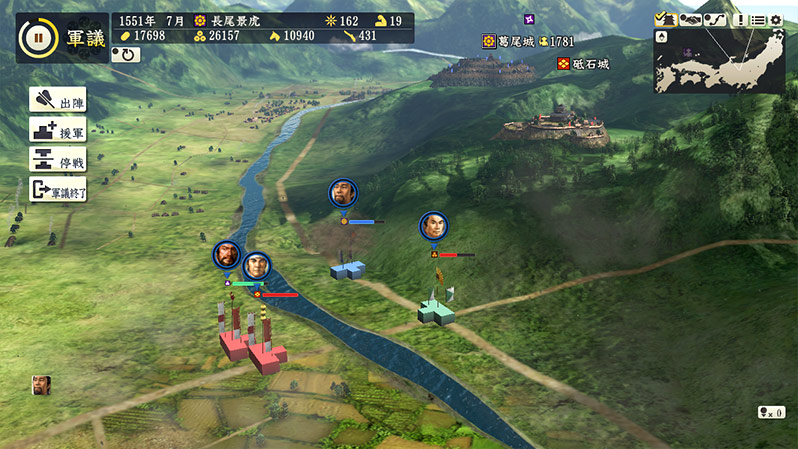Select the 砥石城 castle label
Screen dimensions: 798x449
pos(590,64)
